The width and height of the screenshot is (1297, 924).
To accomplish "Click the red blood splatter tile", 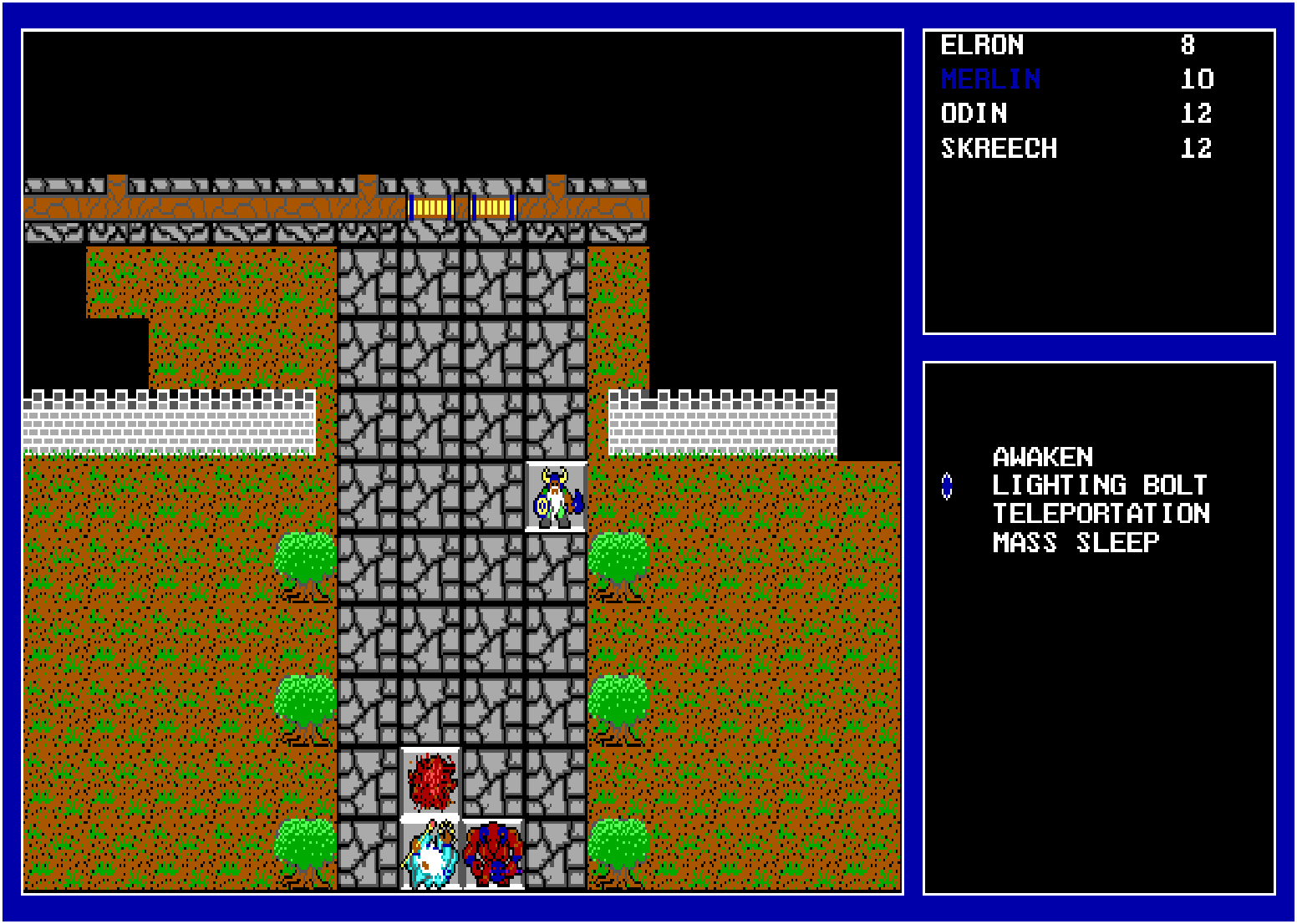I will [x=433, y=781].
